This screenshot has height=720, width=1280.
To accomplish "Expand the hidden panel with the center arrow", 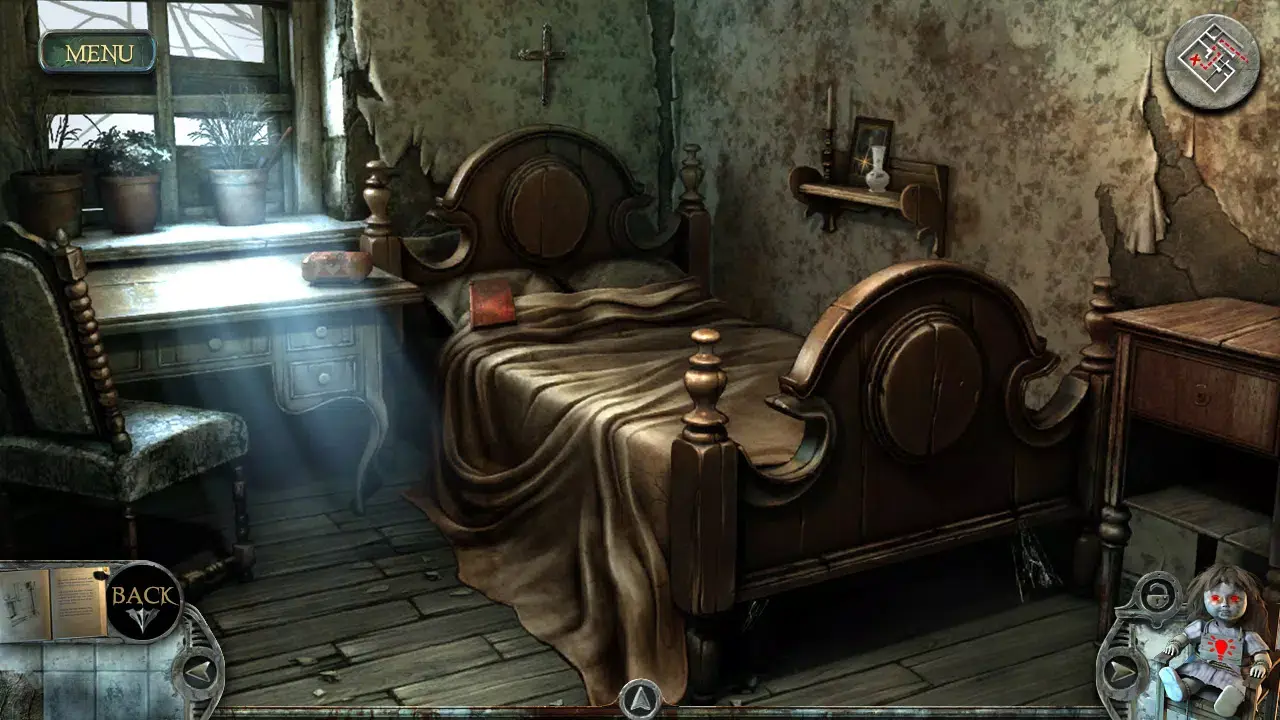I will (x=640, y=700).
